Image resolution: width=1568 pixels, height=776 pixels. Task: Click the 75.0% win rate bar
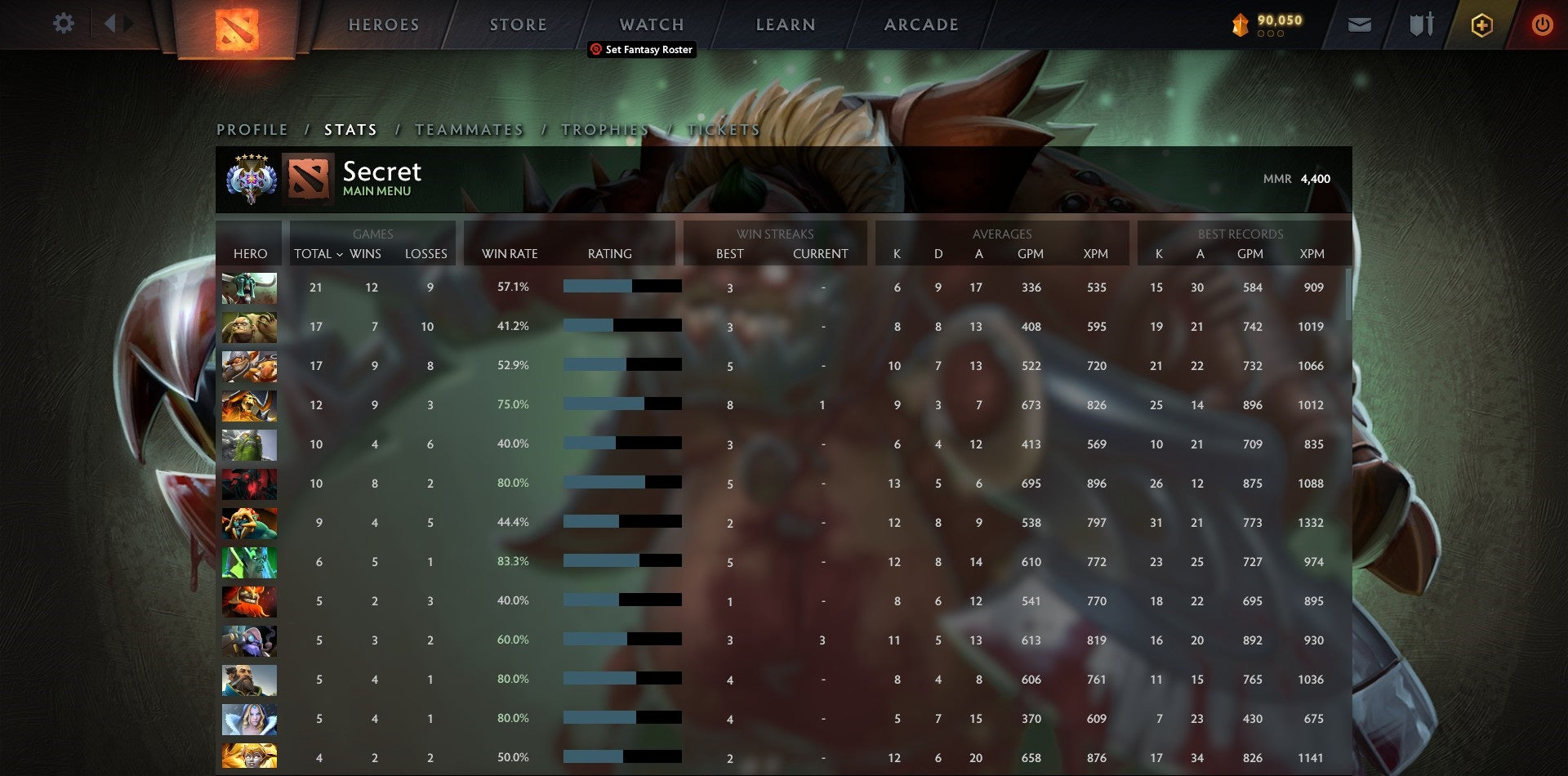pos(621,404)
